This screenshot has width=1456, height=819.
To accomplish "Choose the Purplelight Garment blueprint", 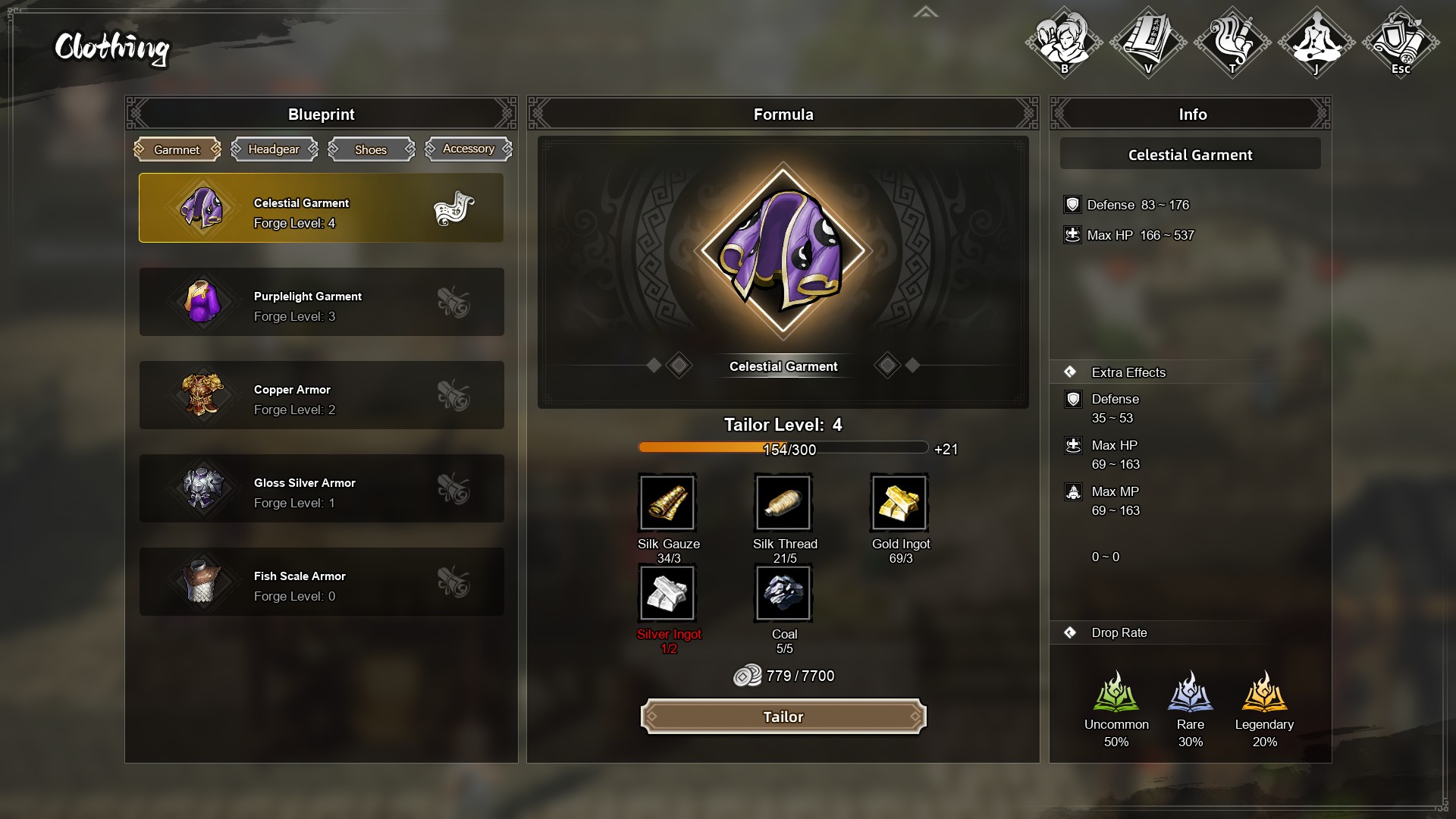I will (321, 302).
